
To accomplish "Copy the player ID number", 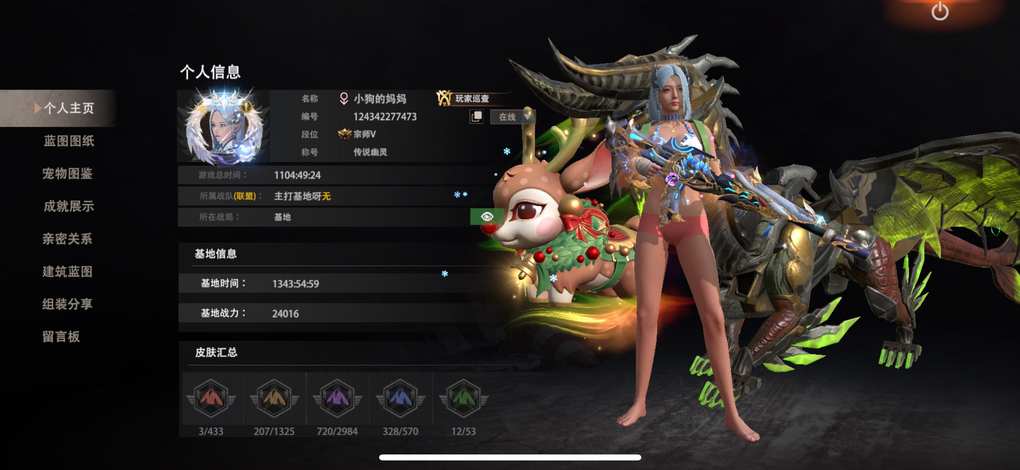I will pyautogui.click(x=477, y=117).
